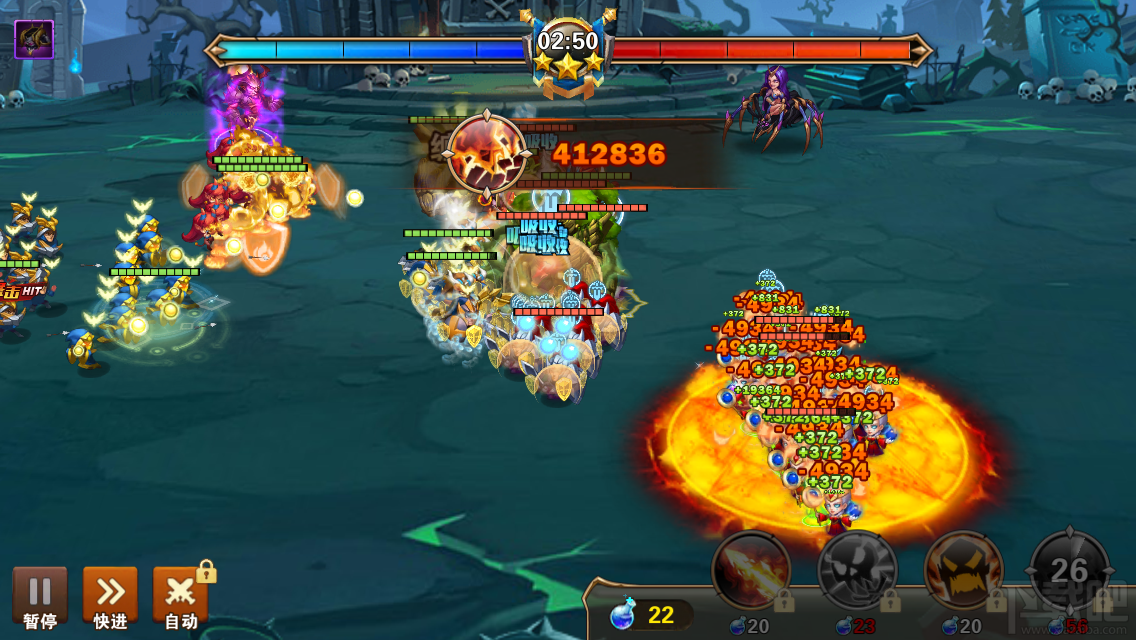Toggle the locked 自动 auto-battle button

[180, 597]
